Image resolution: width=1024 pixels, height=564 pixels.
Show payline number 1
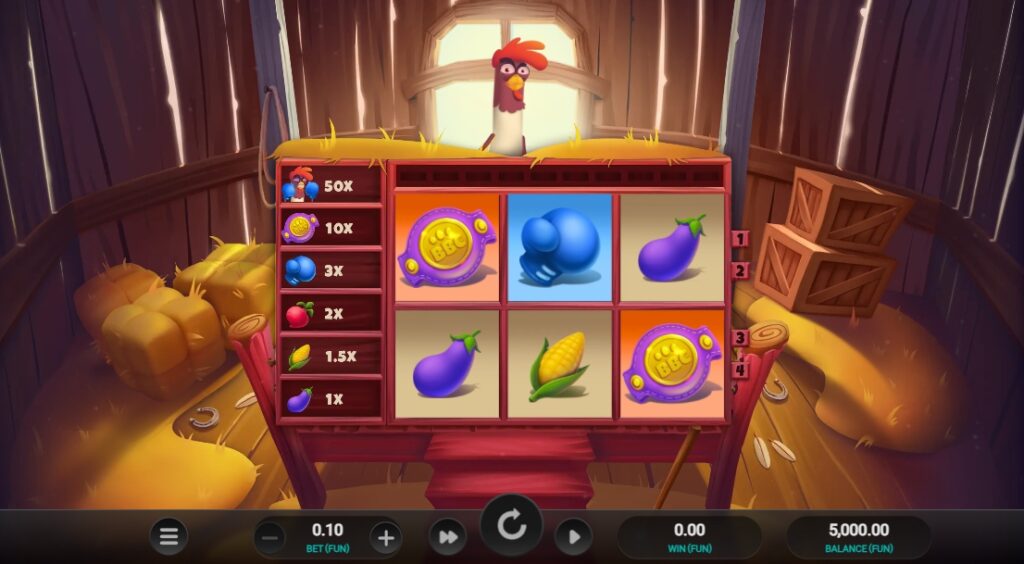point(741,239)
